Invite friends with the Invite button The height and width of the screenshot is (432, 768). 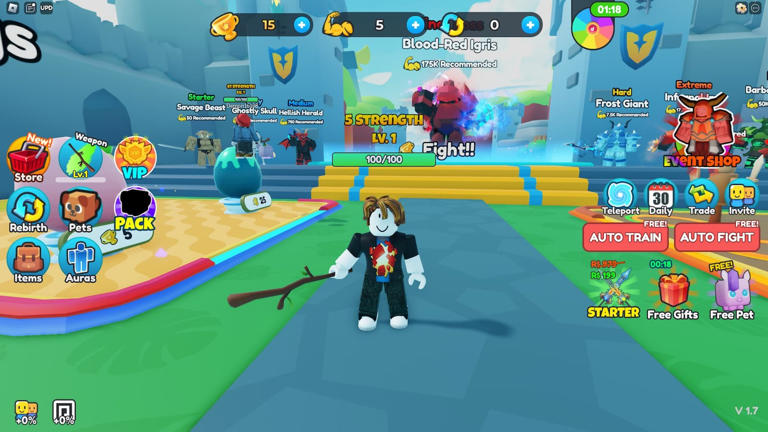tap(742, 197)
